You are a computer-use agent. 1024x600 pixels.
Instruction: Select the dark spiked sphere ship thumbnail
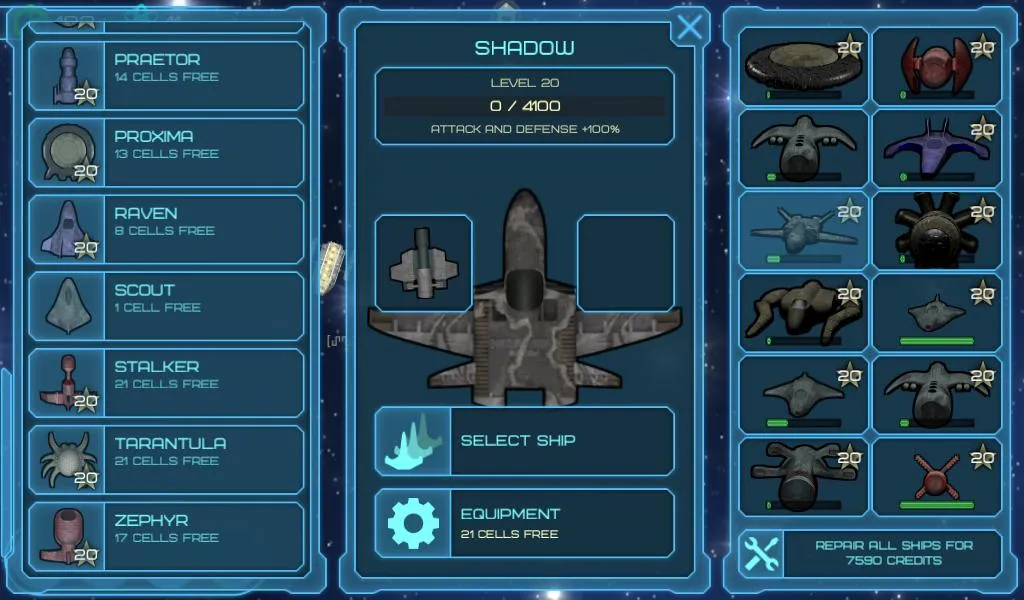click(x=937, y=230)
